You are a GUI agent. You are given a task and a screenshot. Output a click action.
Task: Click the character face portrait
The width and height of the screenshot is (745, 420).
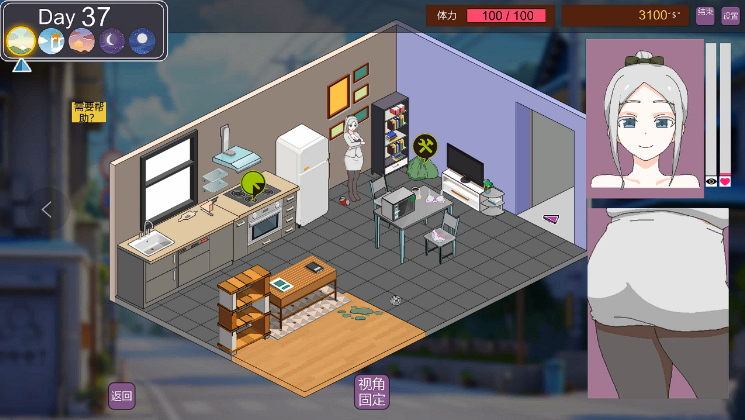pyautogui.click(x=643, y=115)
